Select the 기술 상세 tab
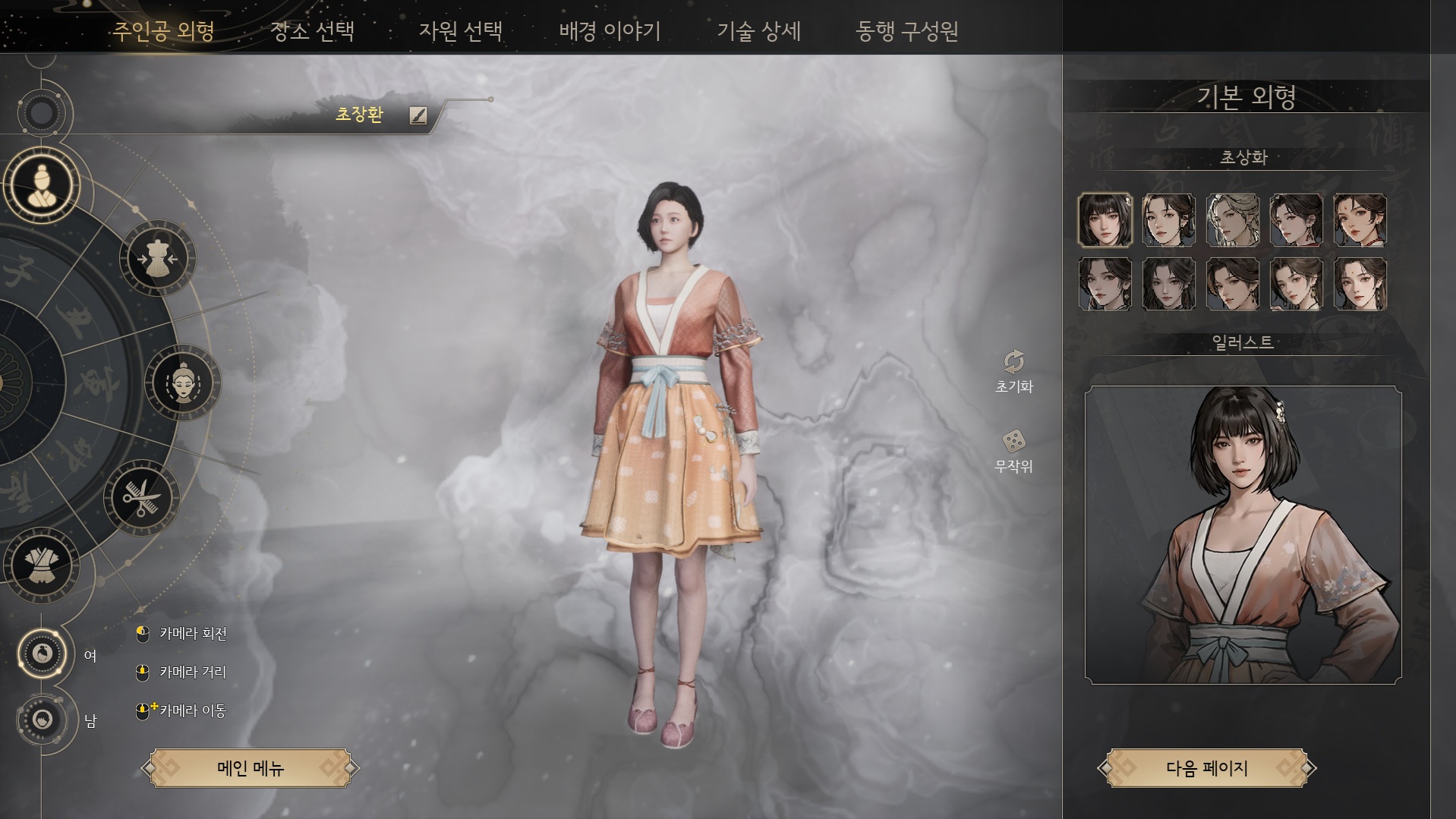 (x=758, y=31)
